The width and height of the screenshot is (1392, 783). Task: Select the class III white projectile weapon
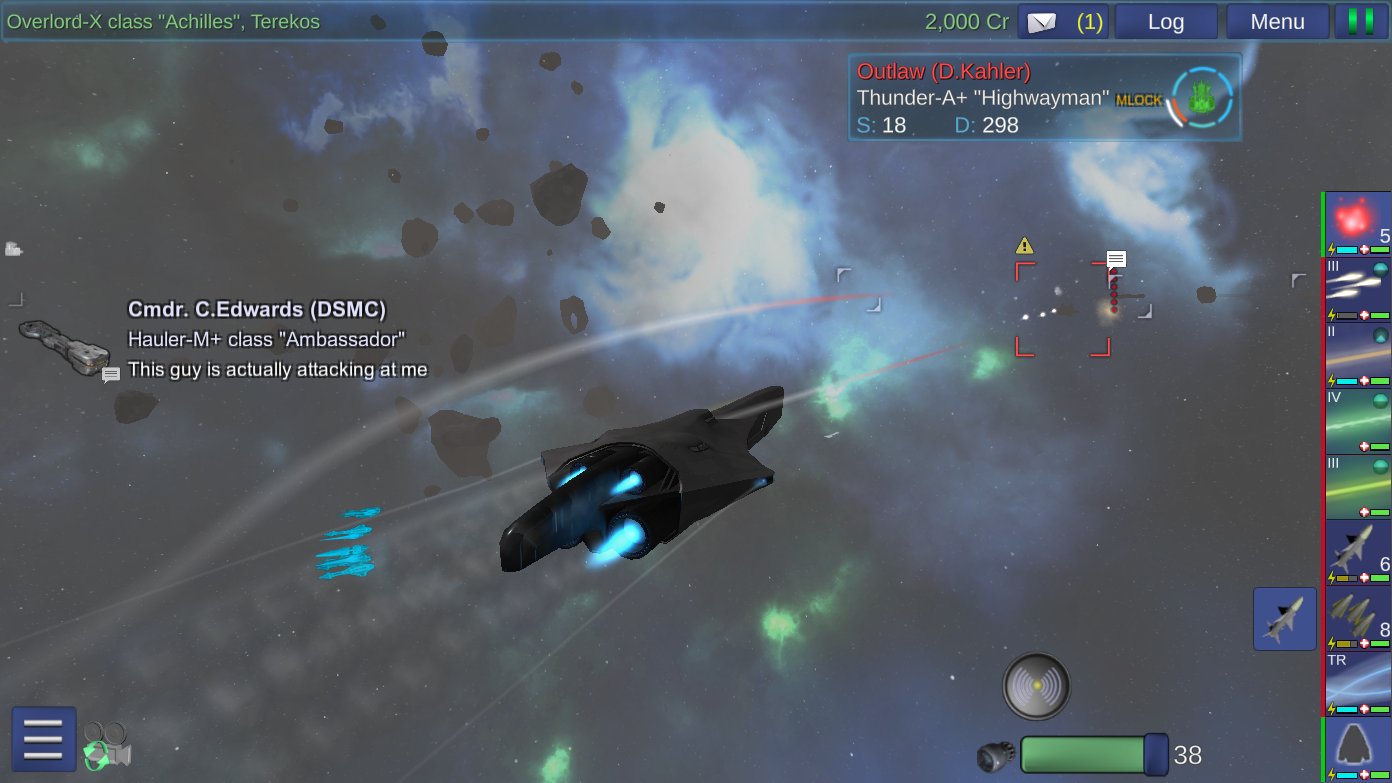[1358, 290]
